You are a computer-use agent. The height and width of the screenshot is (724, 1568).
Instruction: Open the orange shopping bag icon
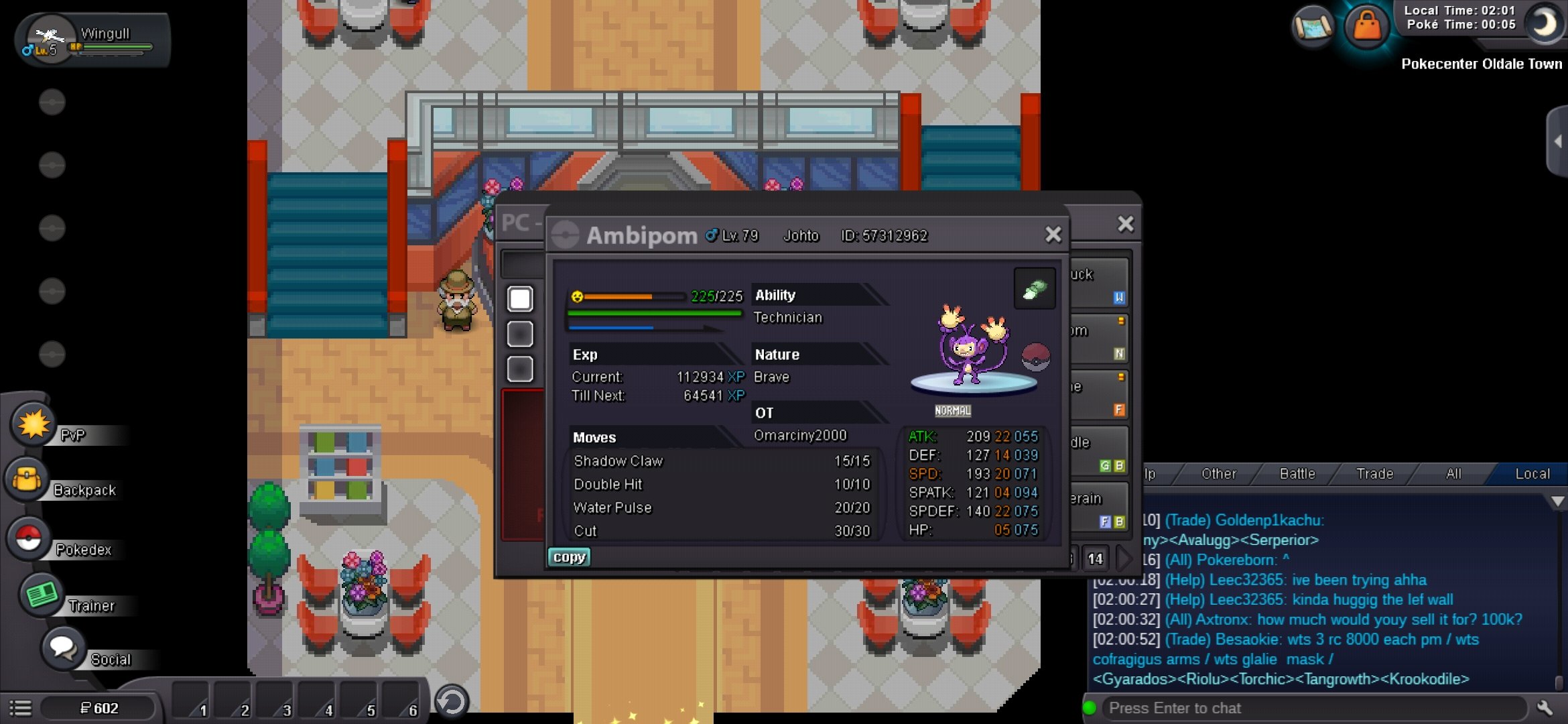(1366, 27)
